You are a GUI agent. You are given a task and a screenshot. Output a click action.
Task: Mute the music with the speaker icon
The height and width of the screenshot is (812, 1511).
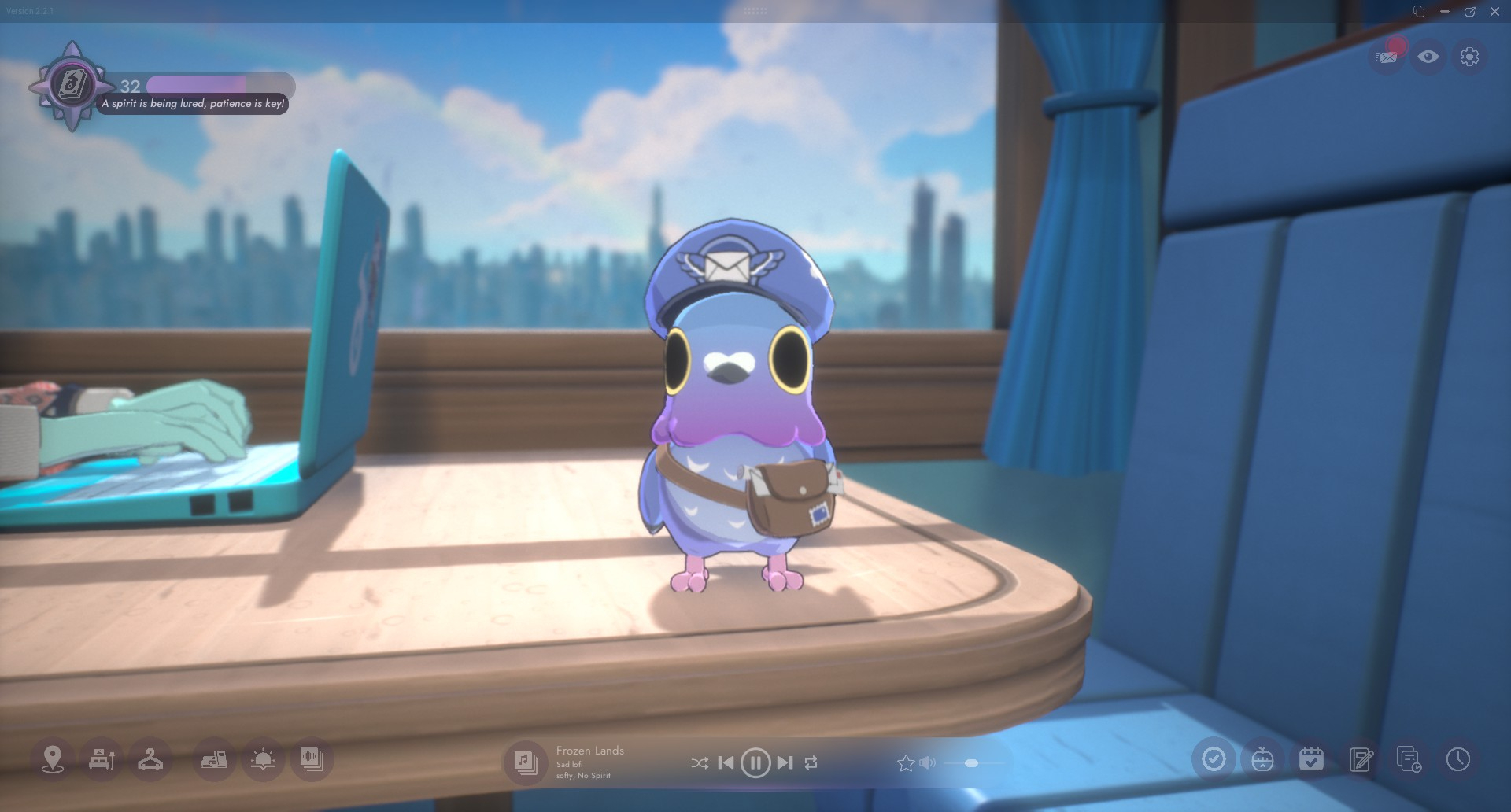pyautogui.click(x=928, y=762)
